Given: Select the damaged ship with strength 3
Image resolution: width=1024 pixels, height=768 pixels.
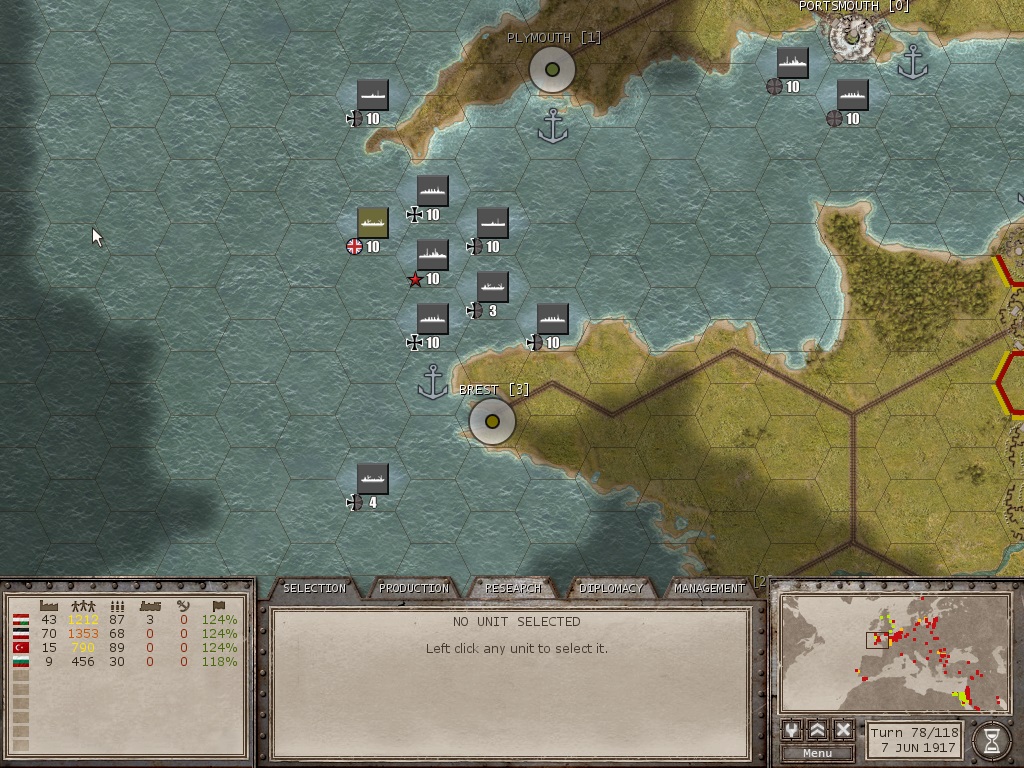Looking at the screenshot, I should pyautogui.click(x=492, y=287).
